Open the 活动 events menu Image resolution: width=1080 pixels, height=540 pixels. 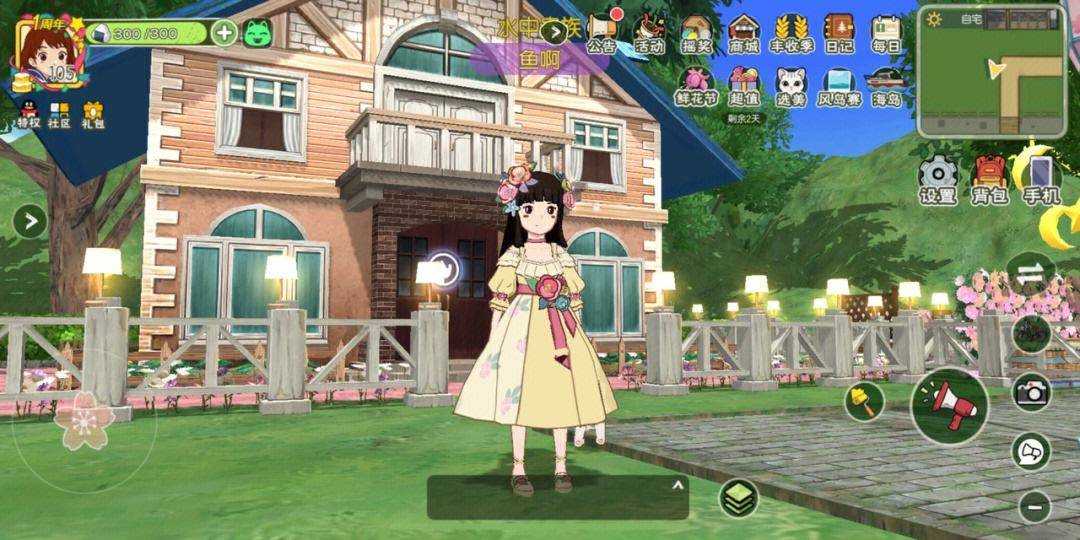pos(649,31)
